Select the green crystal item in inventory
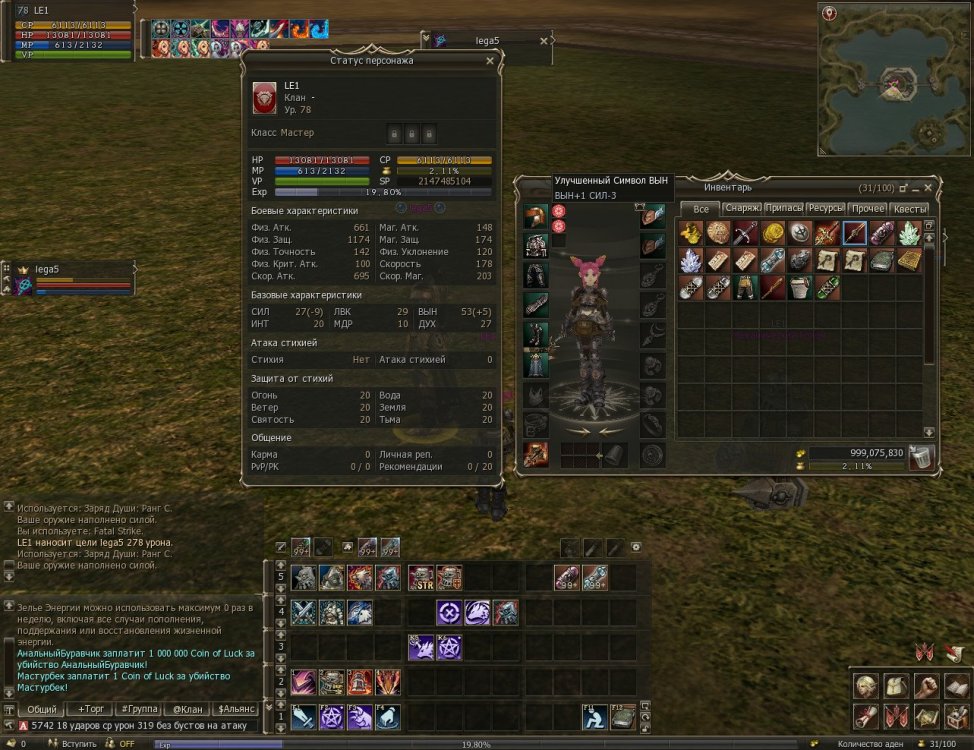This screenshot has width=974, height=750. coord(909,234)
